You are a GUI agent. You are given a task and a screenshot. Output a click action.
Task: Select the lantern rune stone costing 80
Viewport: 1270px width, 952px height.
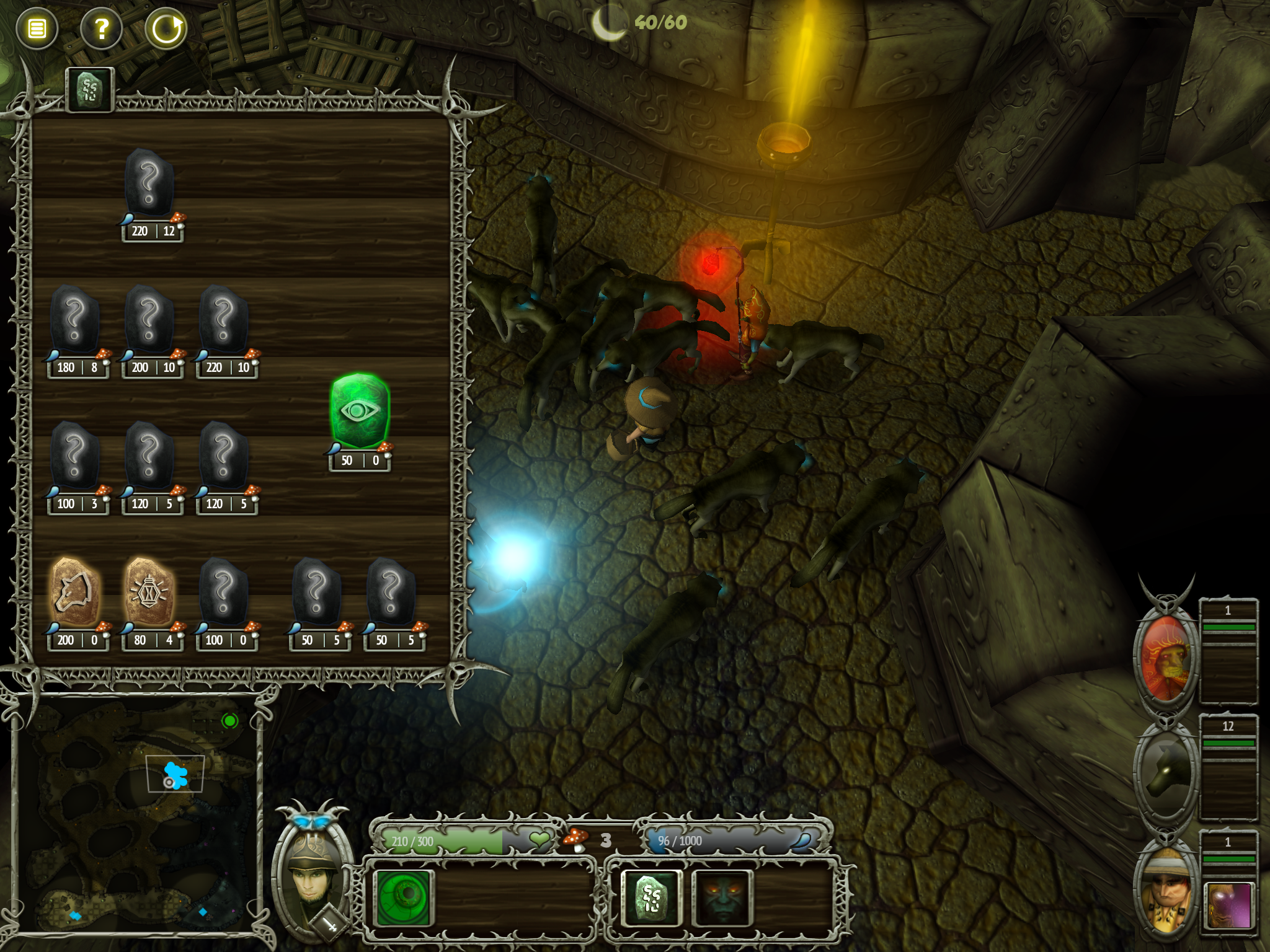(149, 593)
